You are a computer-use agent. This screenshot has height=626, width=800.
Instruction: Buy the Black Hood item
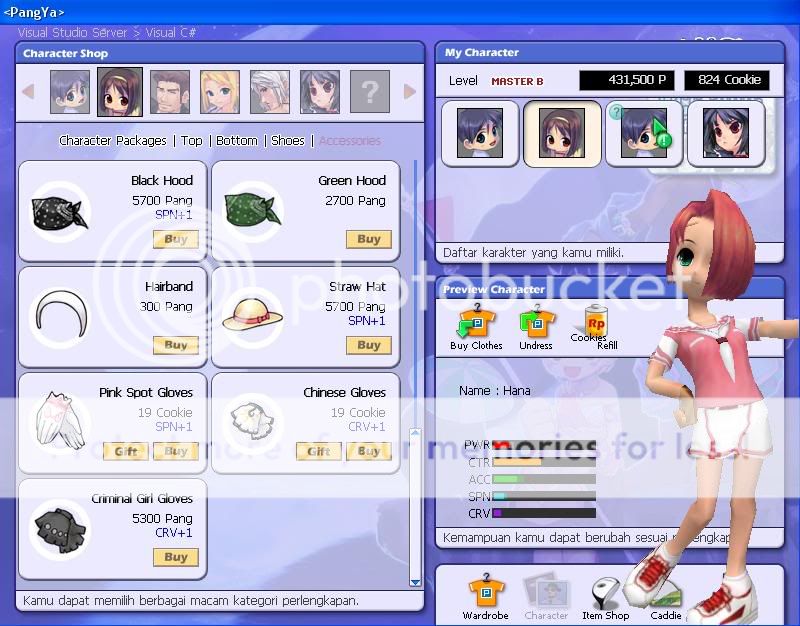pyautogui.click(x=176, y=239)
